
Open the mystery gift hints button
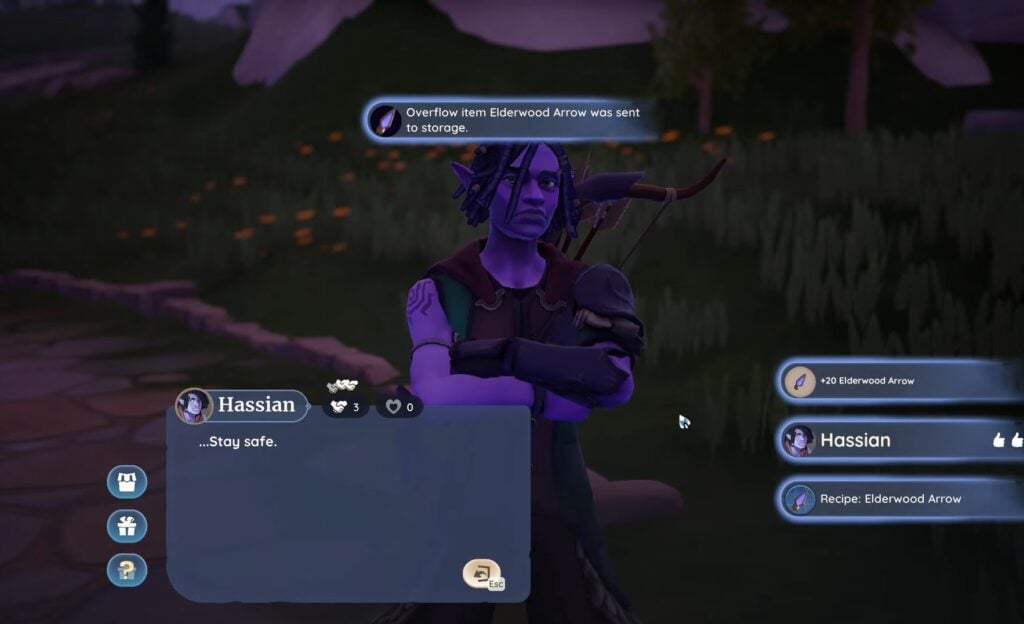[x=127, y=570]
